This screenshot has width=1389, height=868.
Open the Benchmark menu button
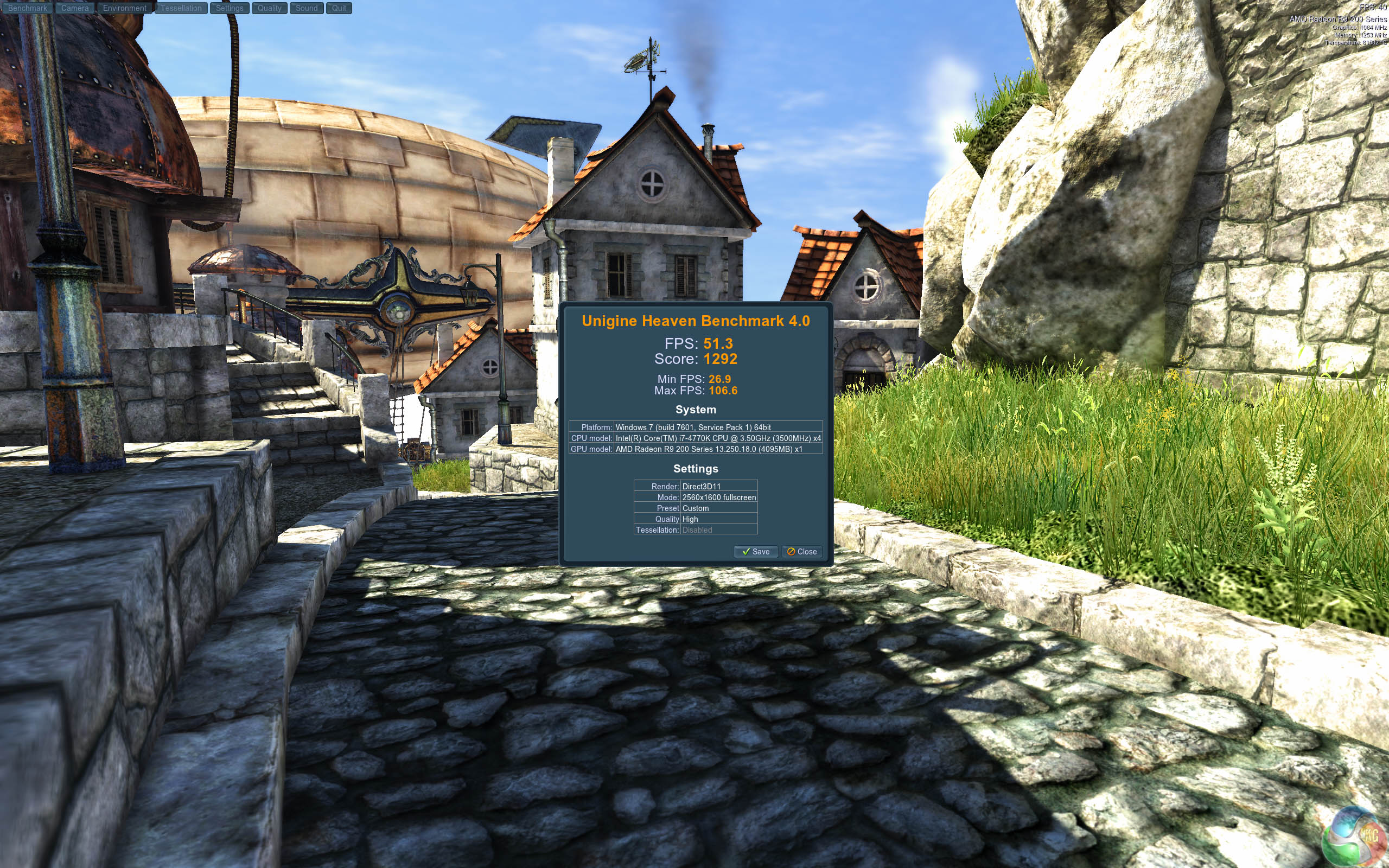pos(28,8)
